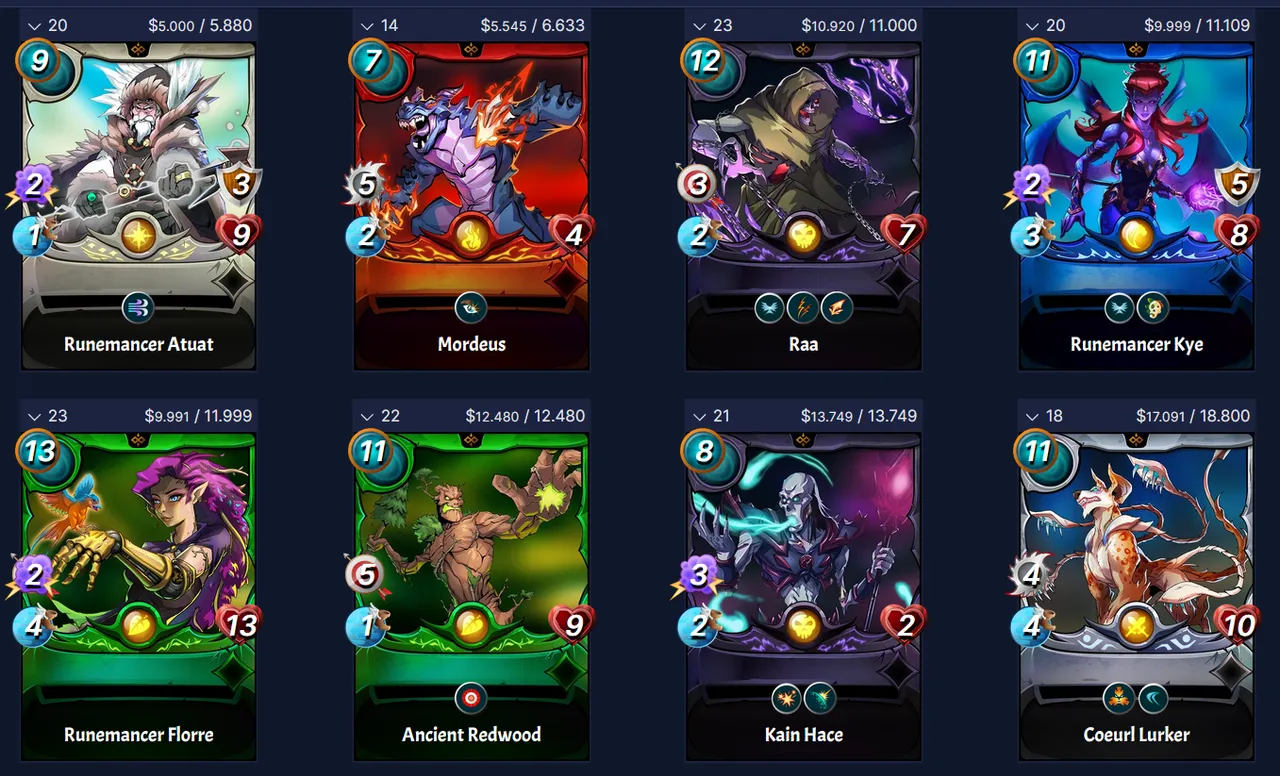Expand the dropdown arrow above Raa
The image size is (1280, 776).
coord(699,25)
